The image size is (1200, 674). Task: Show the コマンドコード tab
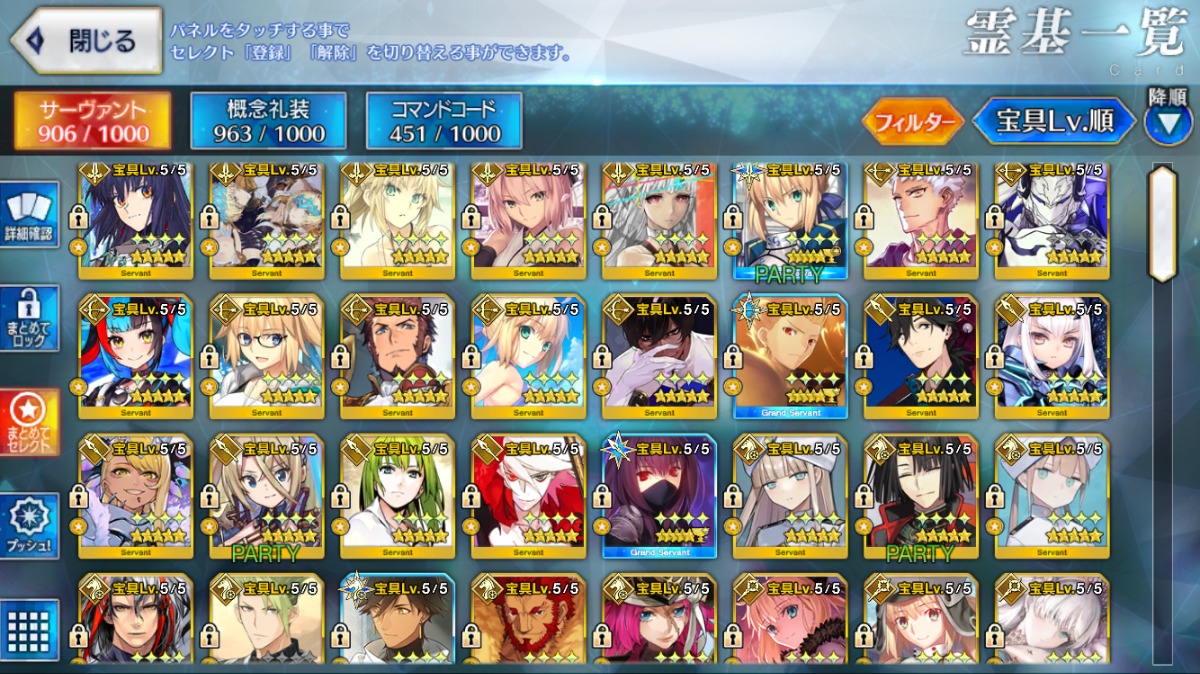(x=444, y=121)
